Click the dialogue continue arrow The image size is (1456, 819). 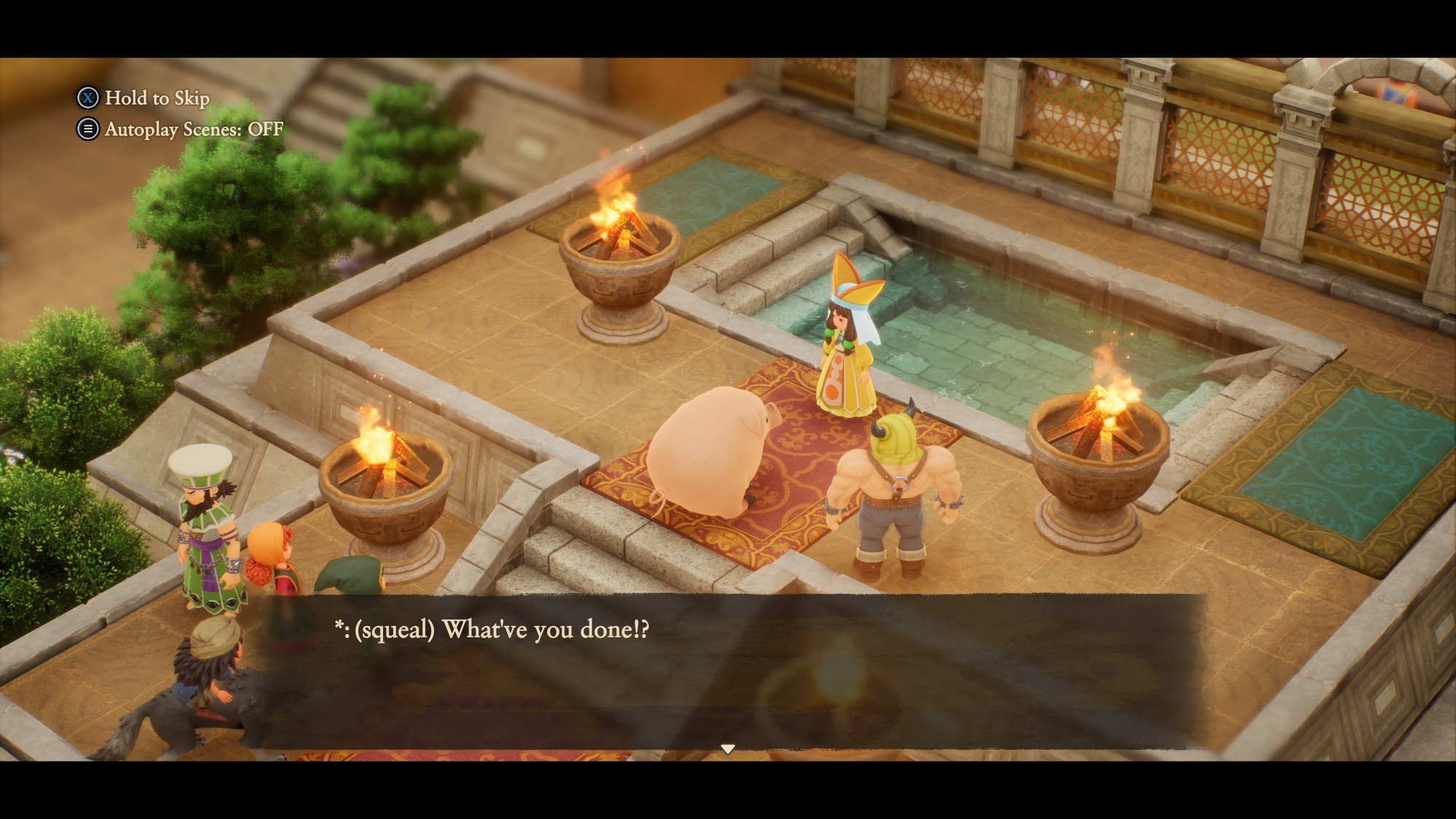(x=727, y=749)
